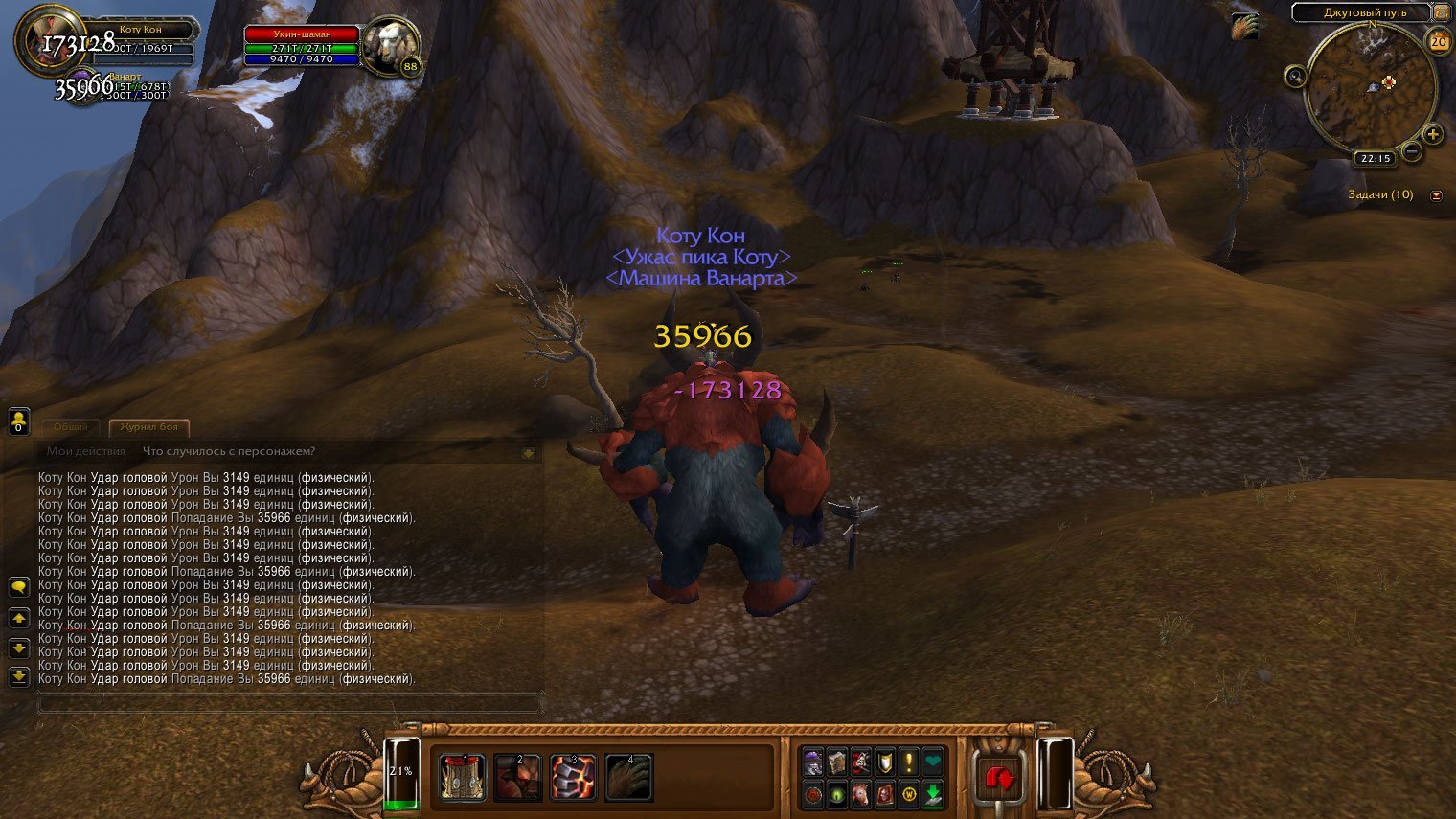Open the calendar showing day 20
The image size is (1456, 819).
point(1438,41)
